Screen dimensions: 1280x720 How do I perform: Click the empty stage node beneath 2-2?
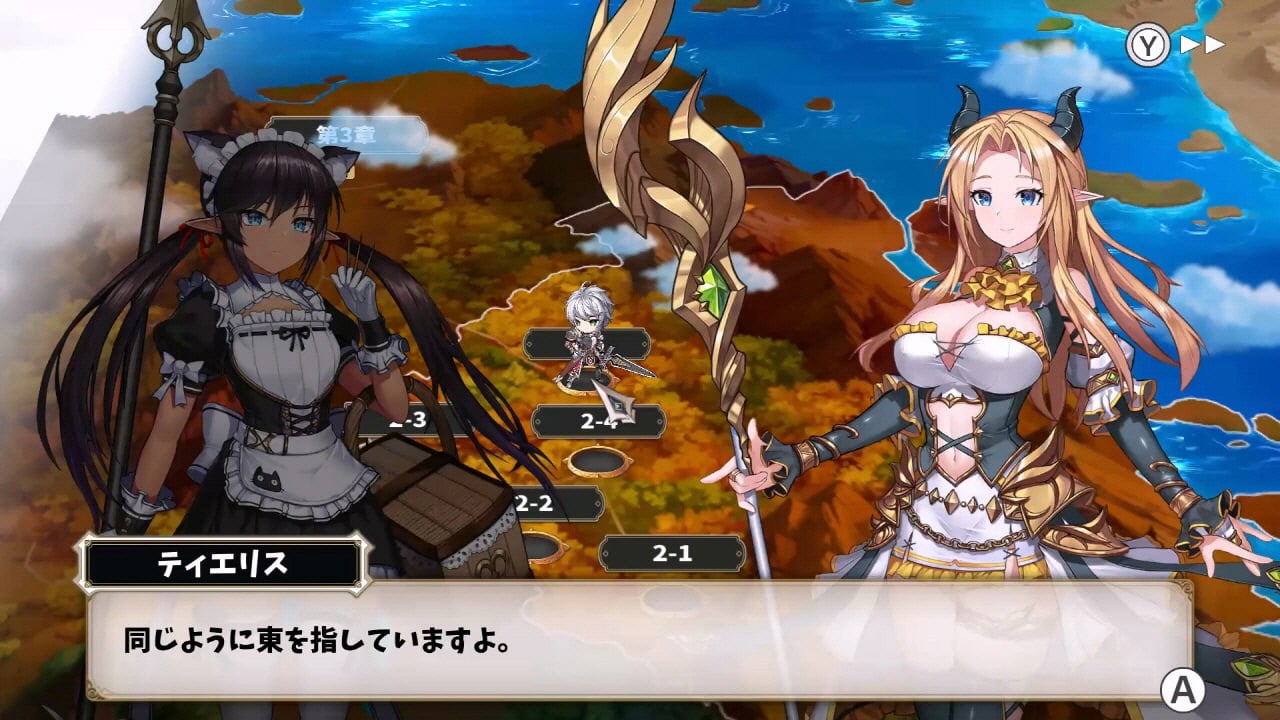click(x=543, y=548)
